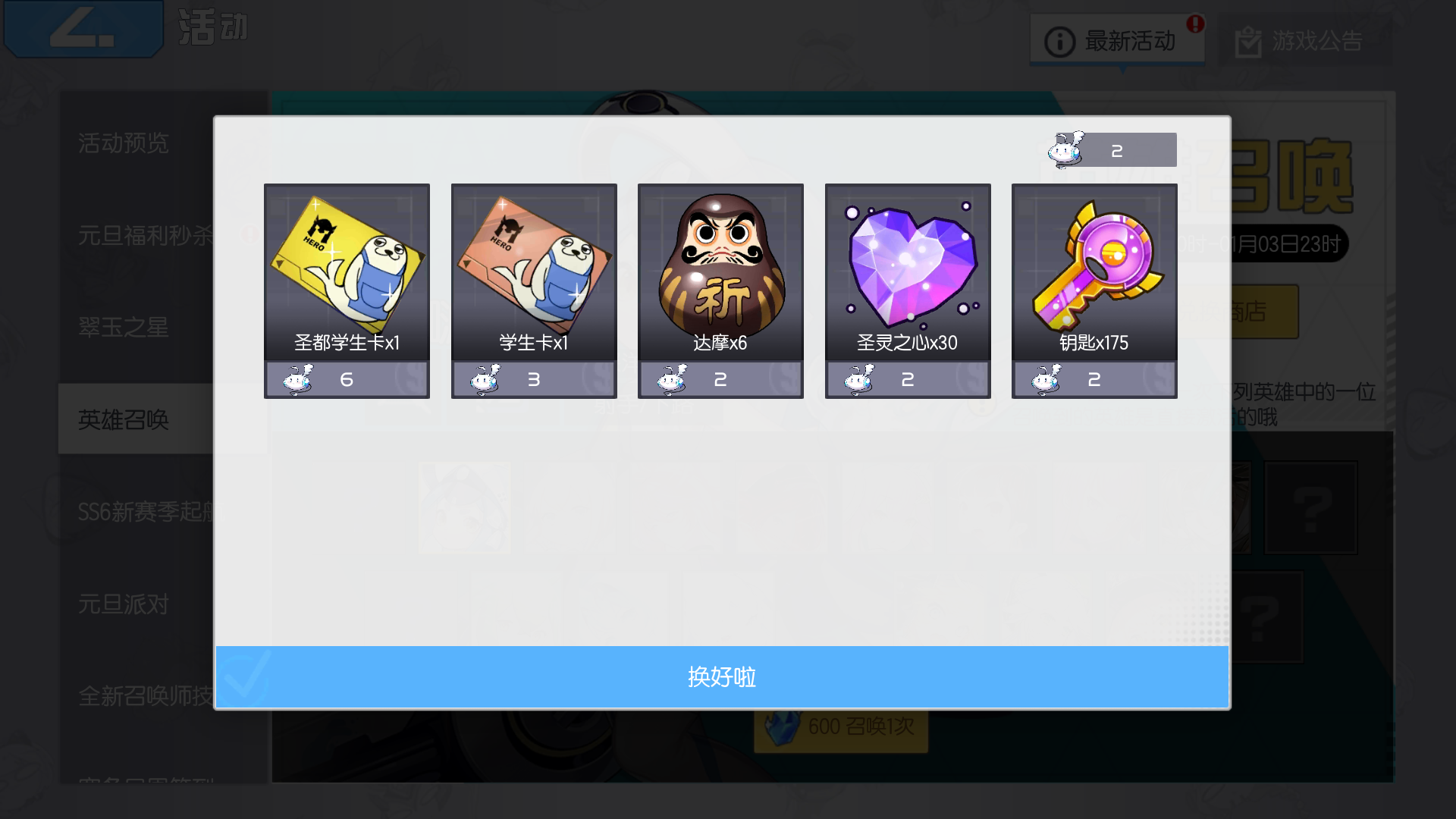Click the 达摩 daruma doll icon

tap(720, 265)
